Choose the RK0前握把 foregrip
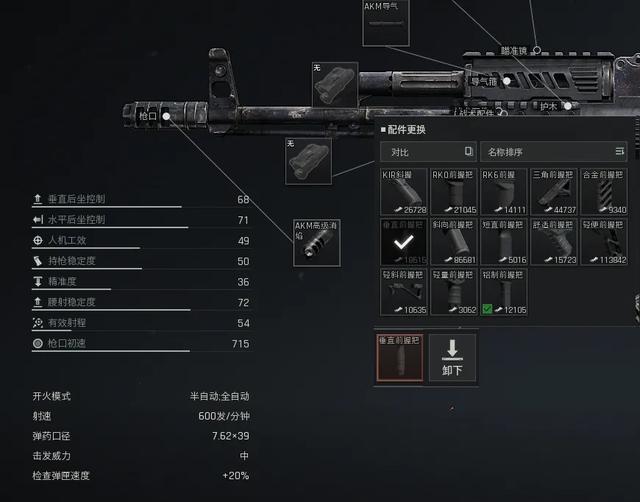Screen dimensions: 640x502 pyautogui.click(x=454, y=191)
